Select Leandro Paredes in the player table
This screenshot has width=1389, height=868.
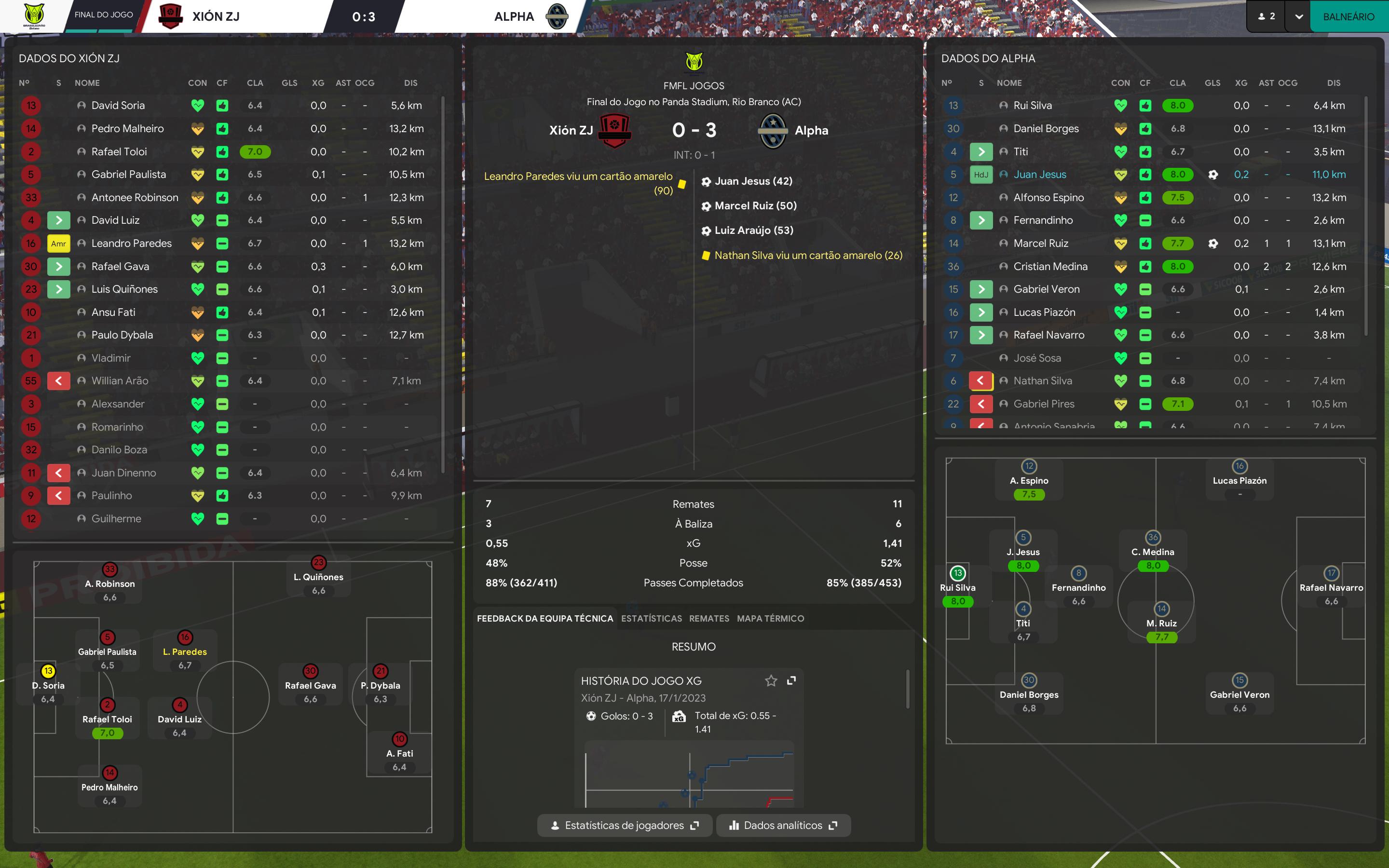132,244
